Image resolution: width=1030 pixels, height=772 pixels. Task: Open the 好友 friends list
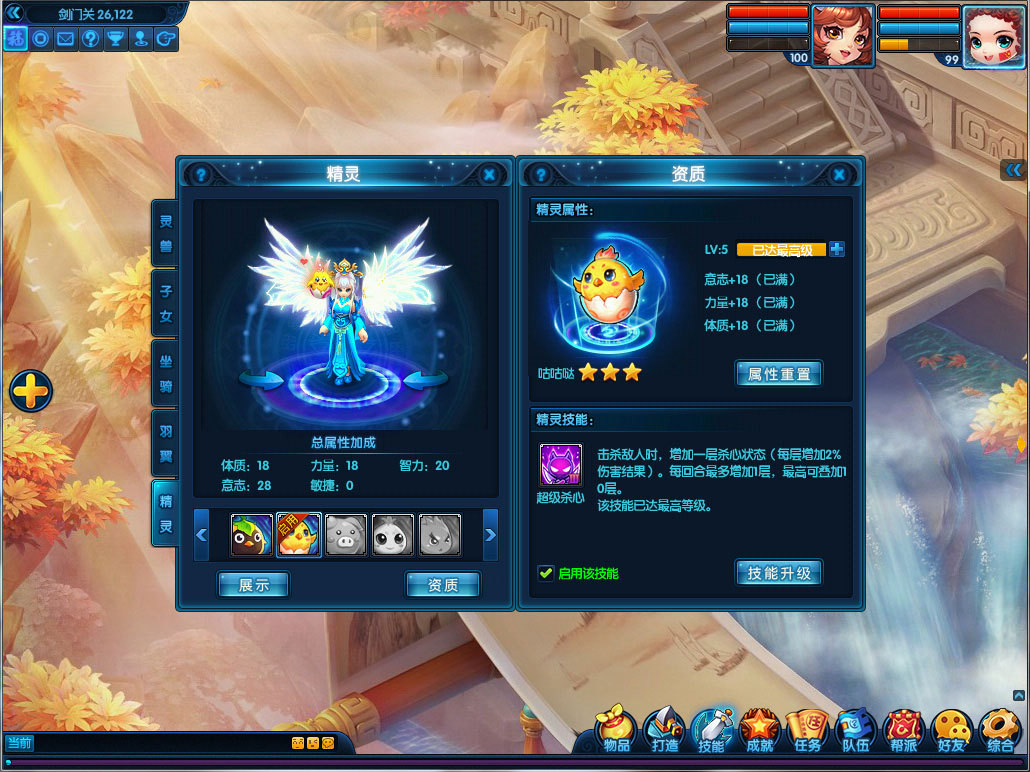[x=951, y=729]
